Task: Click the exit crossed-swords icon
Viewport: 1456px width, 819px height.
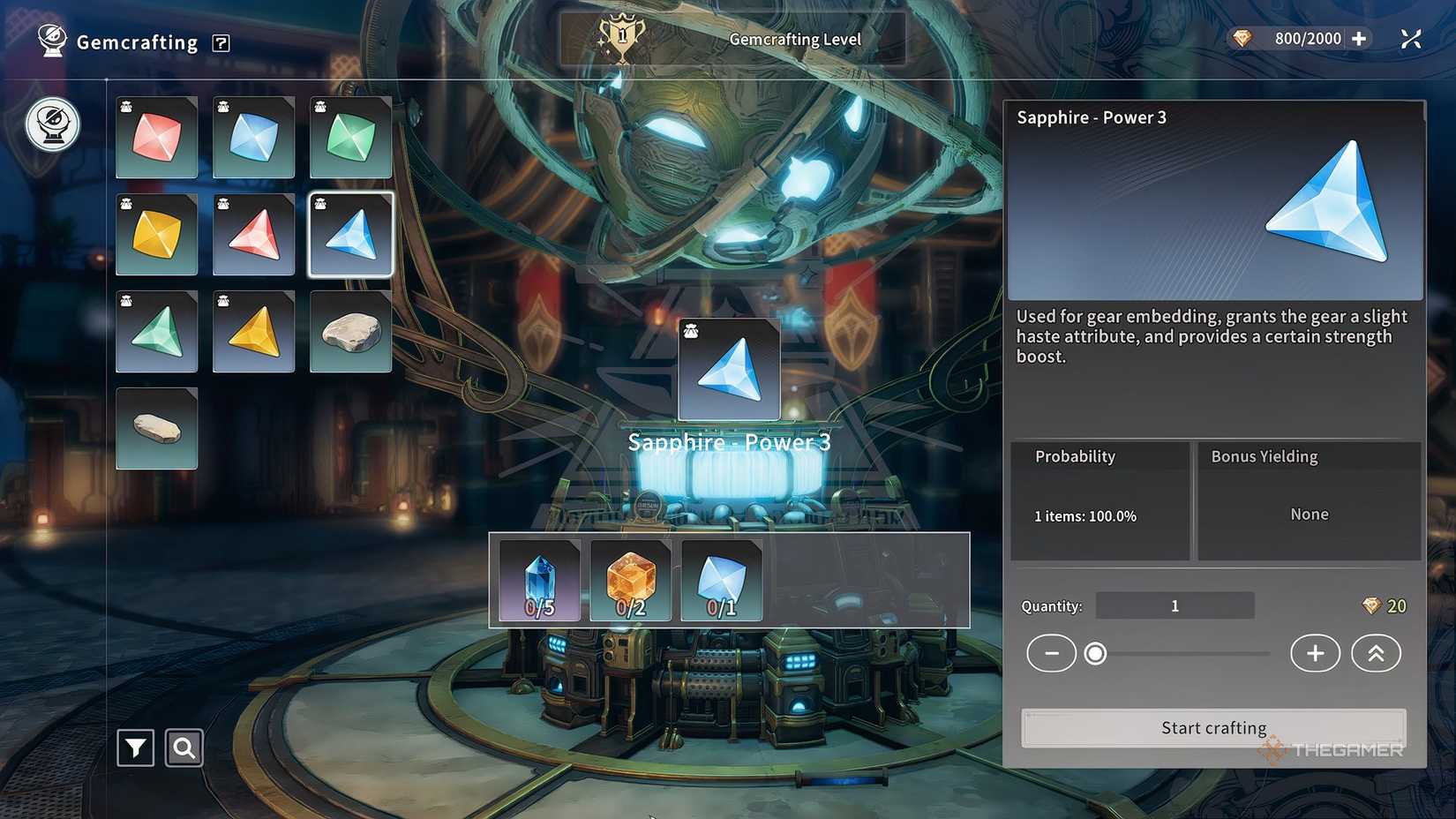Action: coord(1411,38)
